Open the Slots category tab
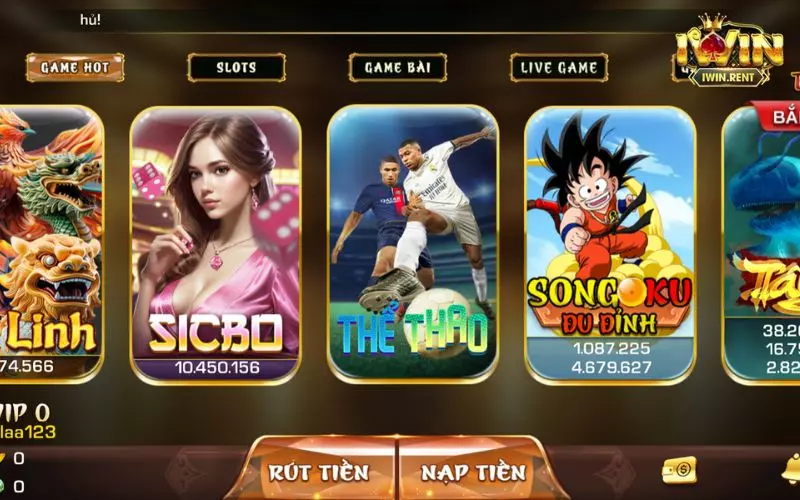Image resolution: width=800 pixels, height=500 pixels. coord(236,68)
